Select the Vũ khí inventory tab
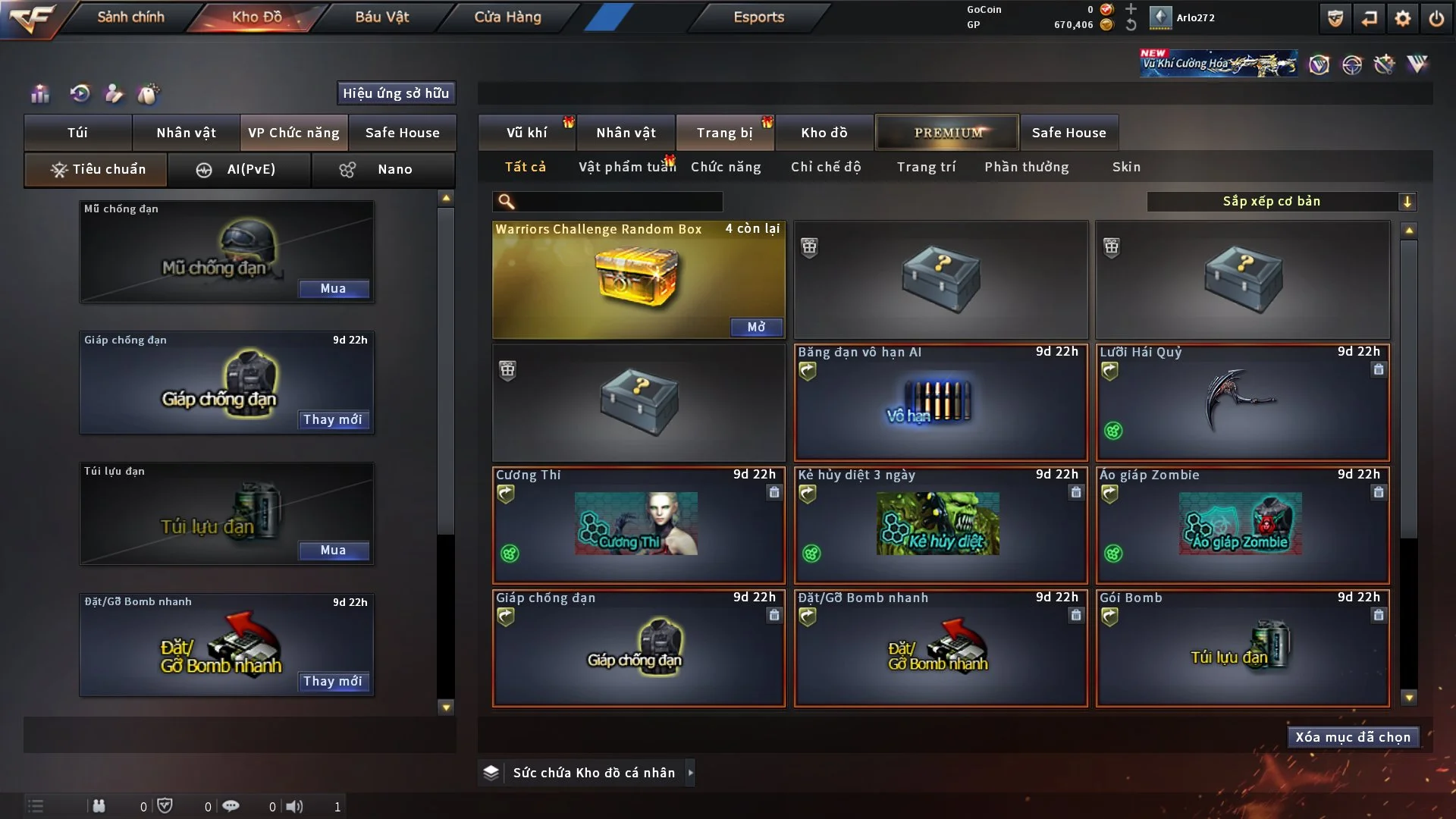The height and width of the screenshot is (819, 1456). [x=526, y=133]
